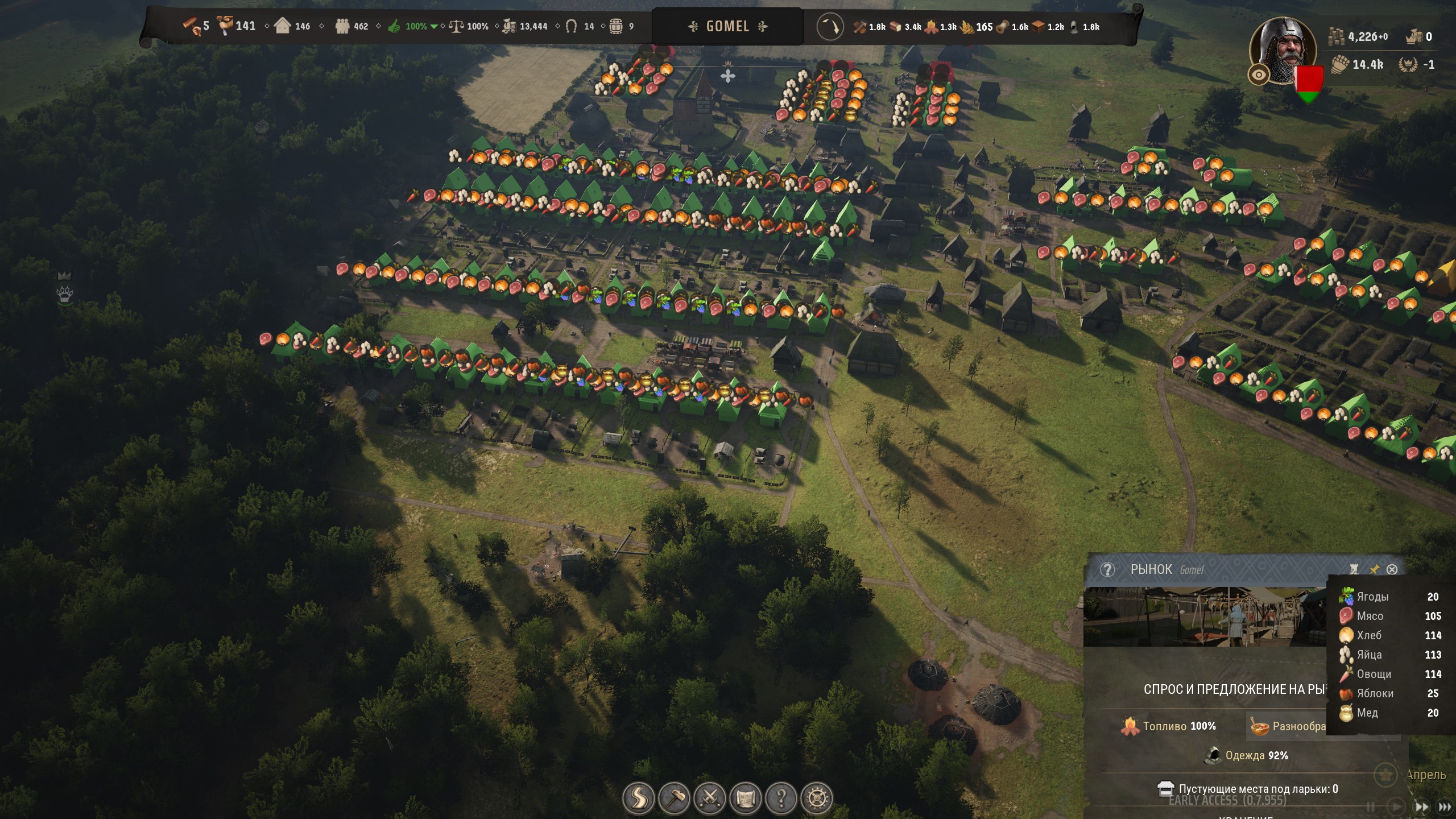Select the food variety bowl entry
Viewport: 1456px width, 819px height.
[1287, 726]
